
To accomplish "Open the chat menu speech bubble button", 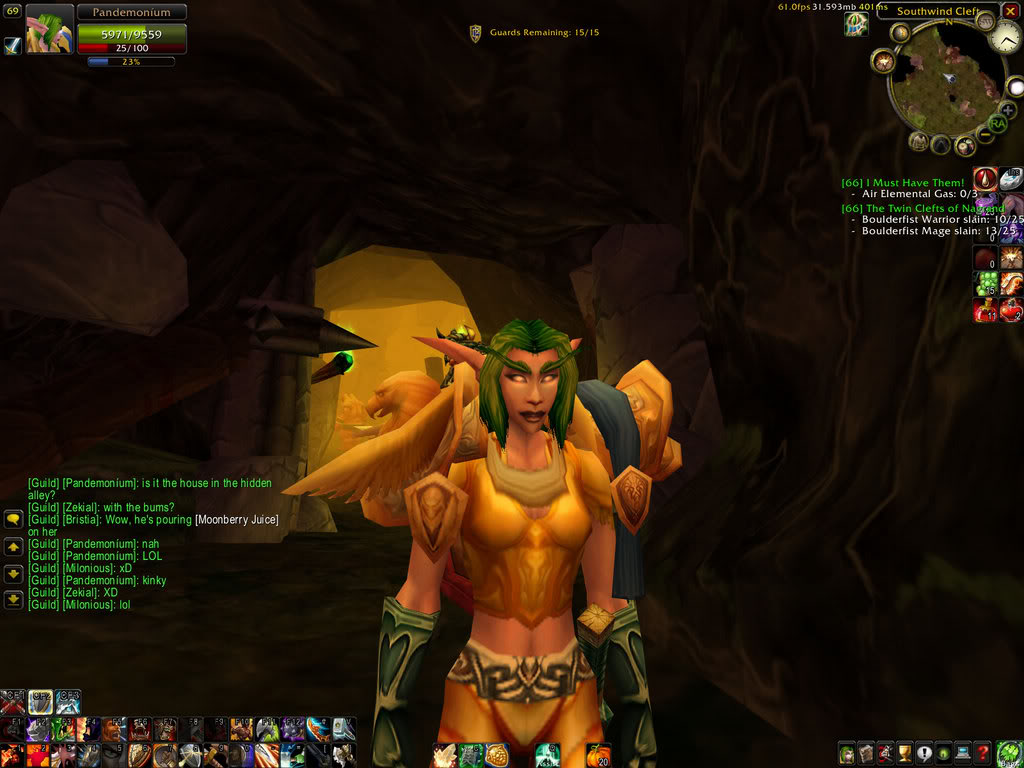I will [x=13, y=519].
